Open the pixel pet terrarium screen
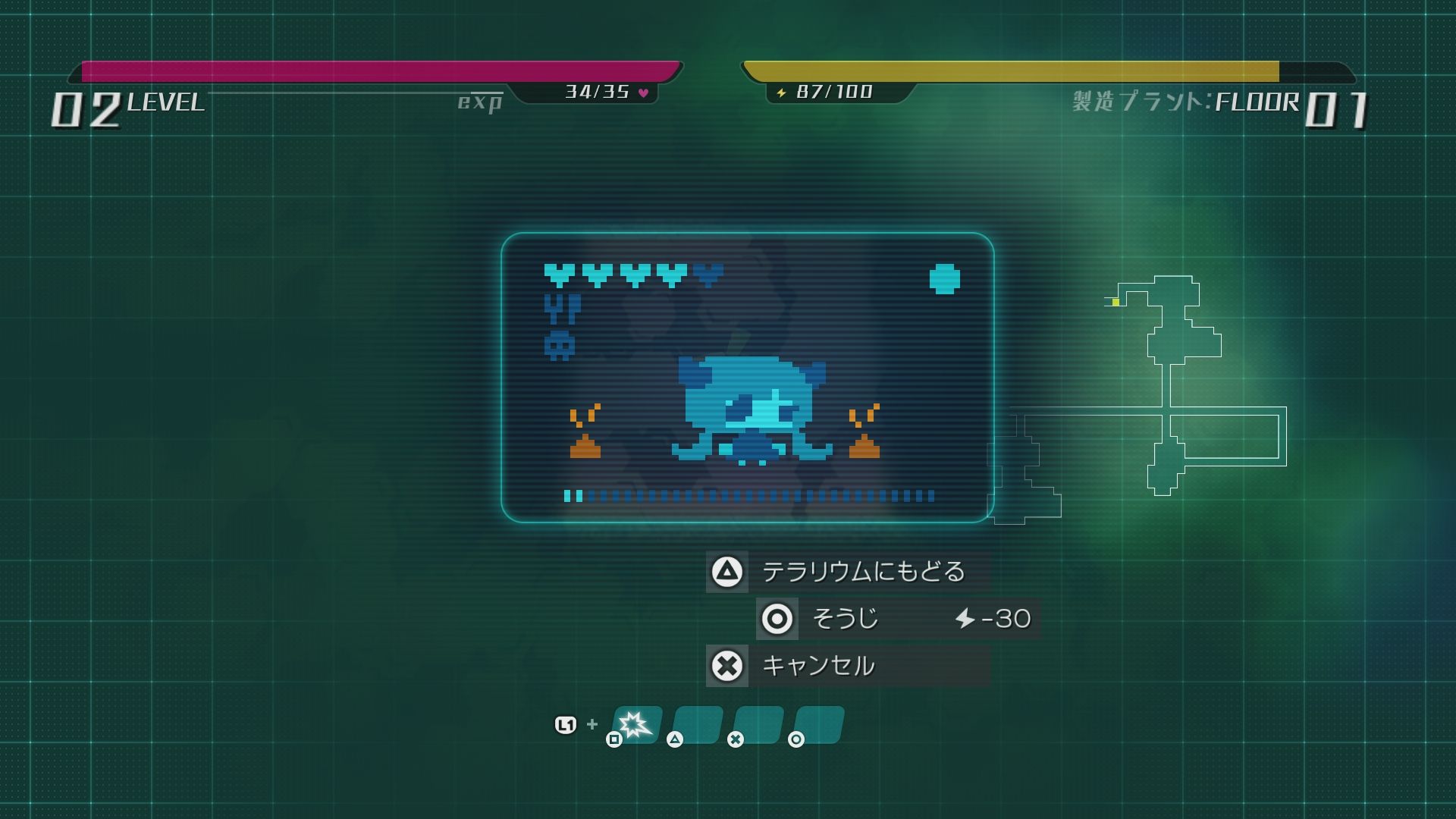1456x819 pixels. [747, 378]
